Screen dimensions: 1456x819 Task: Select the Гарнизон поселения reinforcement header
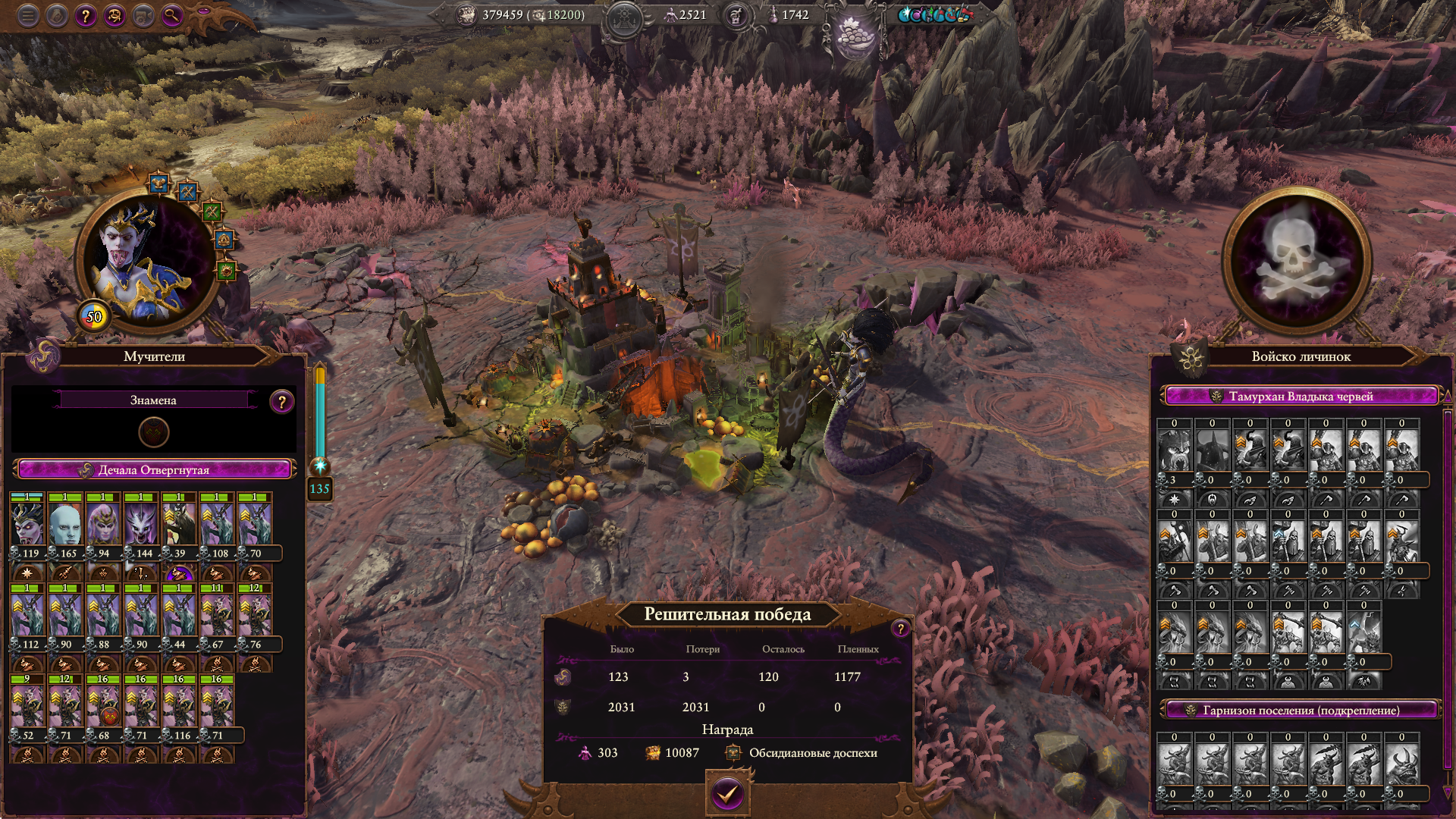(1301, 711)
